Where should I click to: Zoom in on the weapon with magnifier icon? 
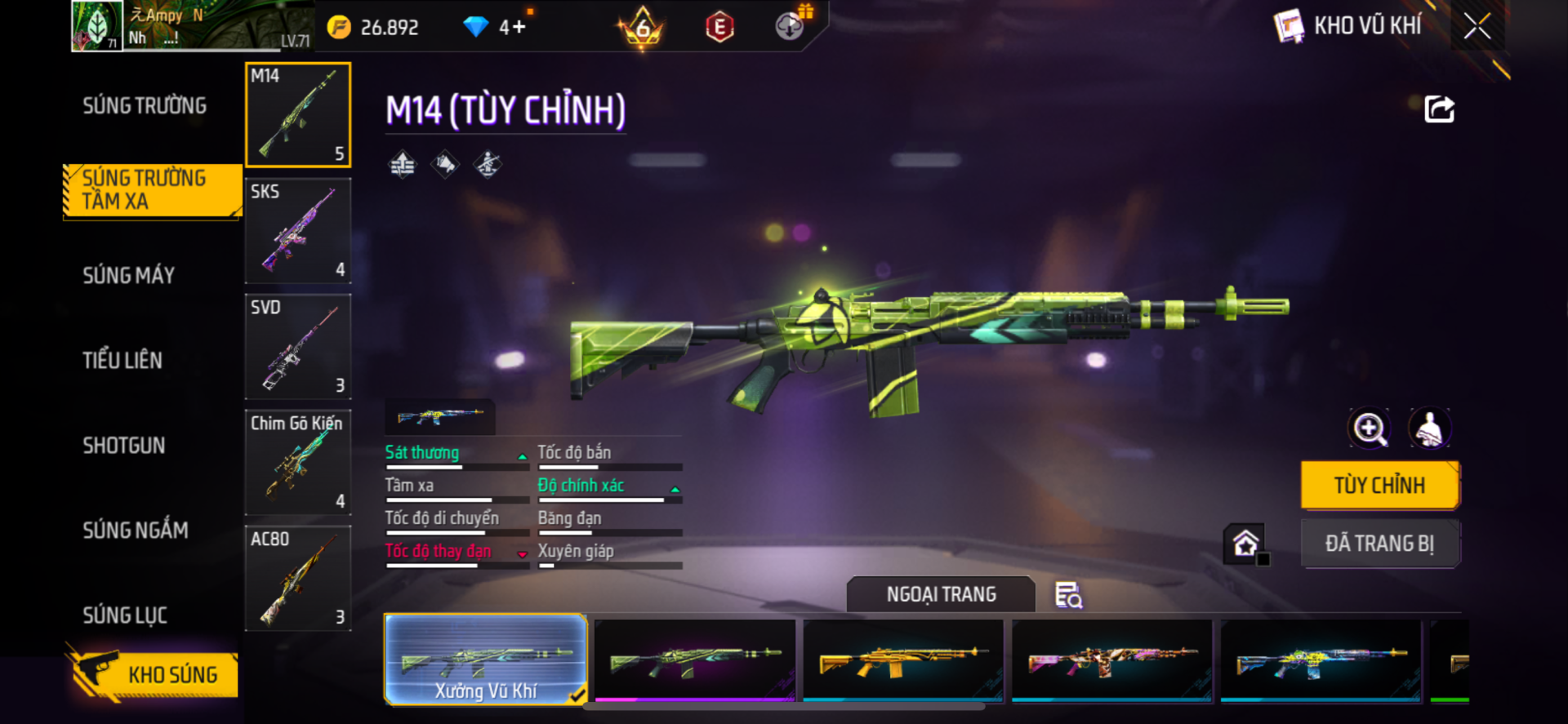click(1370, 429)
